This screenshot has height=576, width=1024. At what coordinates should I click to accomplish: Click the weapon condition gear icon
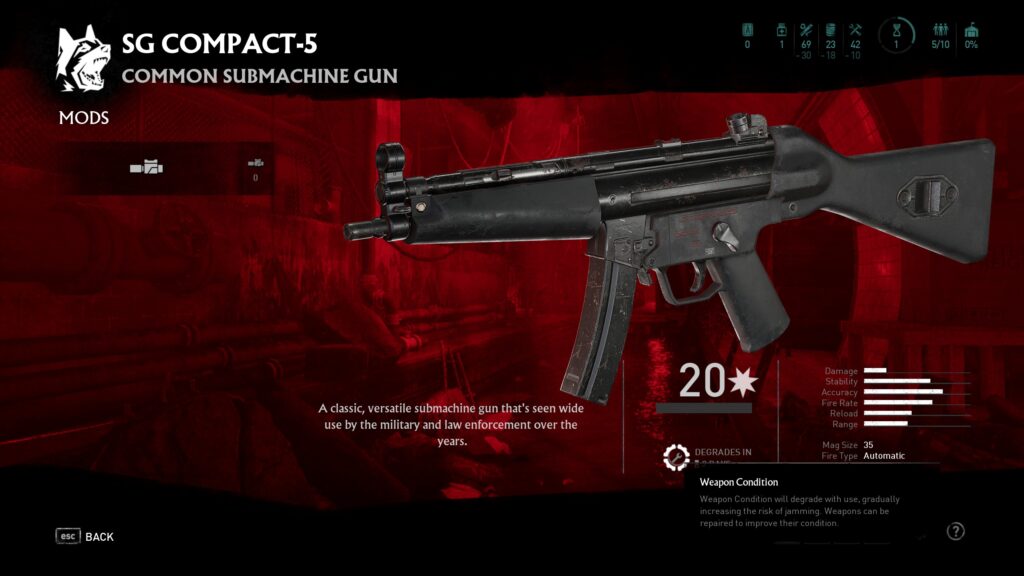[x=677, y=457]
